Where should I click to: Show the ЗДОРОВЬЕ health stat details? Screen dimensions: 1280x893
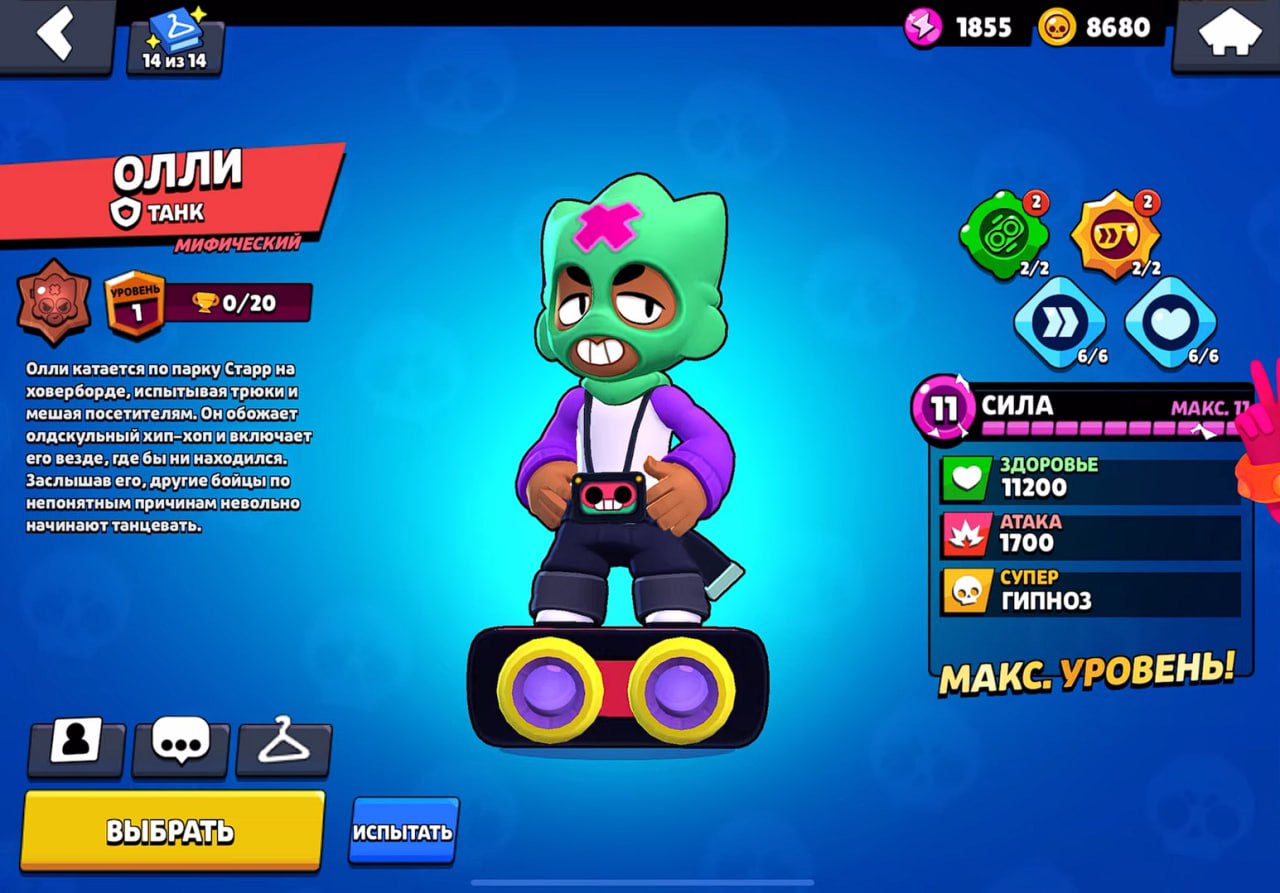click(1090, 479)
